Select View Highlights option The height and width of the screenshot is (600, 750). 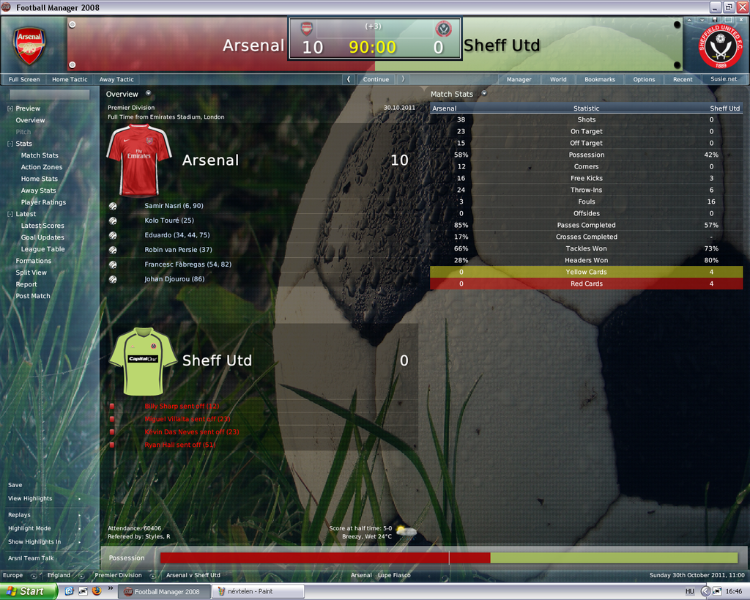pos(29,498)
